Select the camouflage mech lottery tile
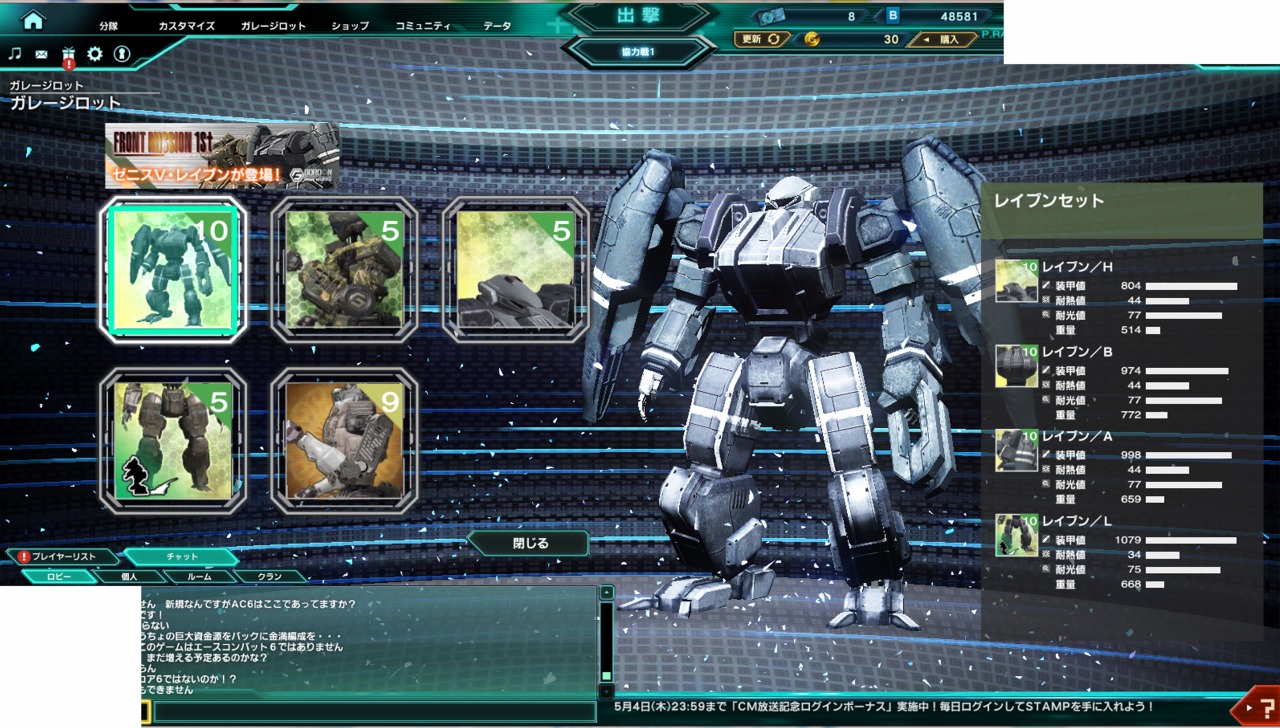1280x728 pixels. coord(344,270)
